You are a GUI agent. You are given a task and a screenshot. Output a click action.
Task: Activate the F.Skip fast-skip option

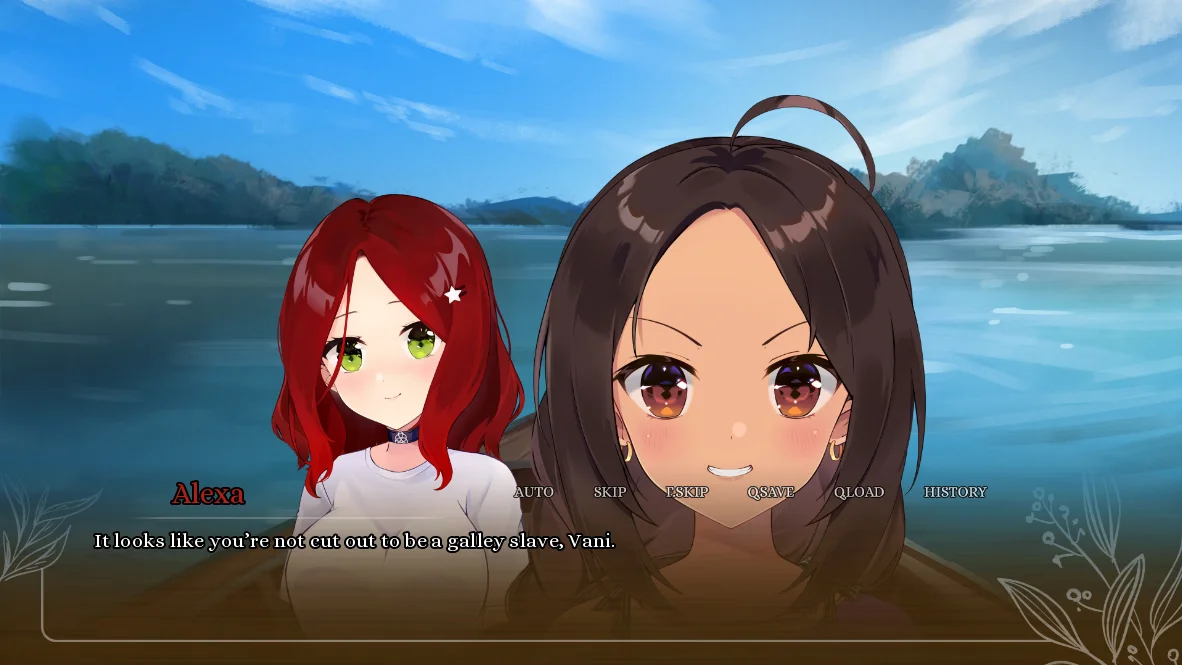(x=687, y=492)
